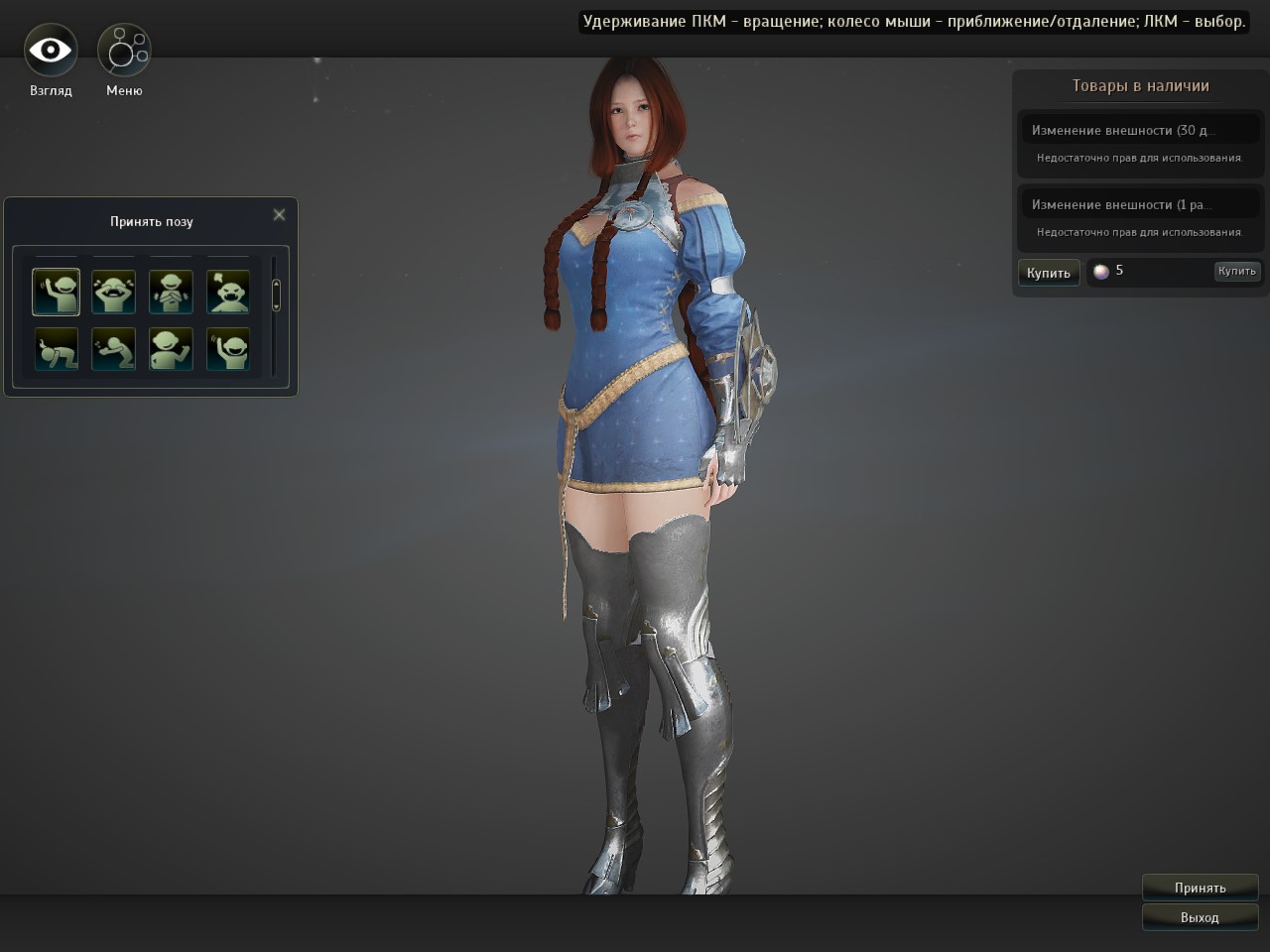Select the hand-on-hip smiling pose icon
The width and height of the screenshot is (1270, 952).
coord(171,349)
